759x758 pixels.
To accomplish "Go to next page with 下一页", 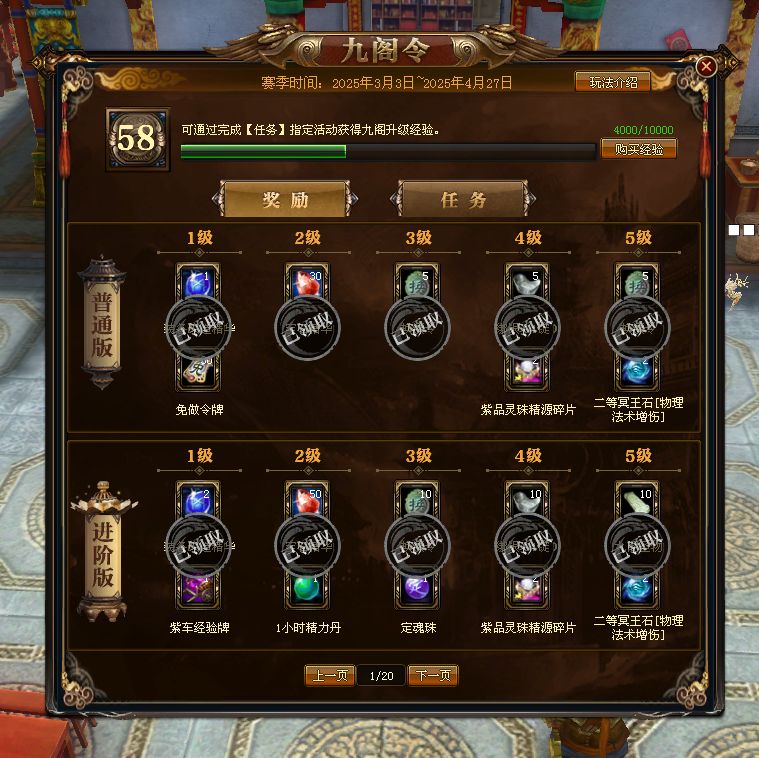I will pyautogui.click(x=432, y=676).
